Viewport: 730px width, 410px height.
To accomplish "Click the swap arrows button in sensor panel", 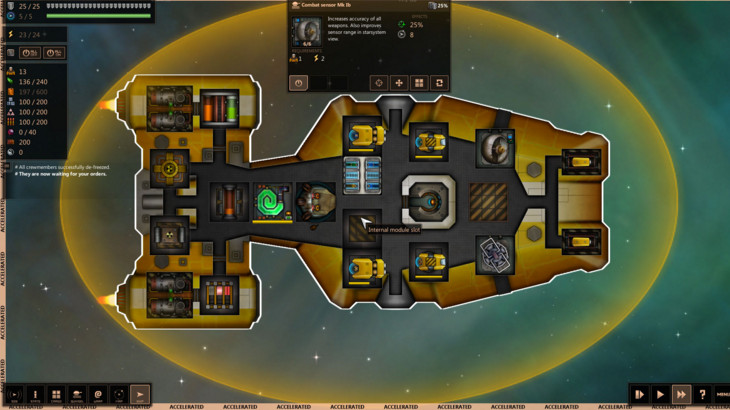I will [439, 83].
